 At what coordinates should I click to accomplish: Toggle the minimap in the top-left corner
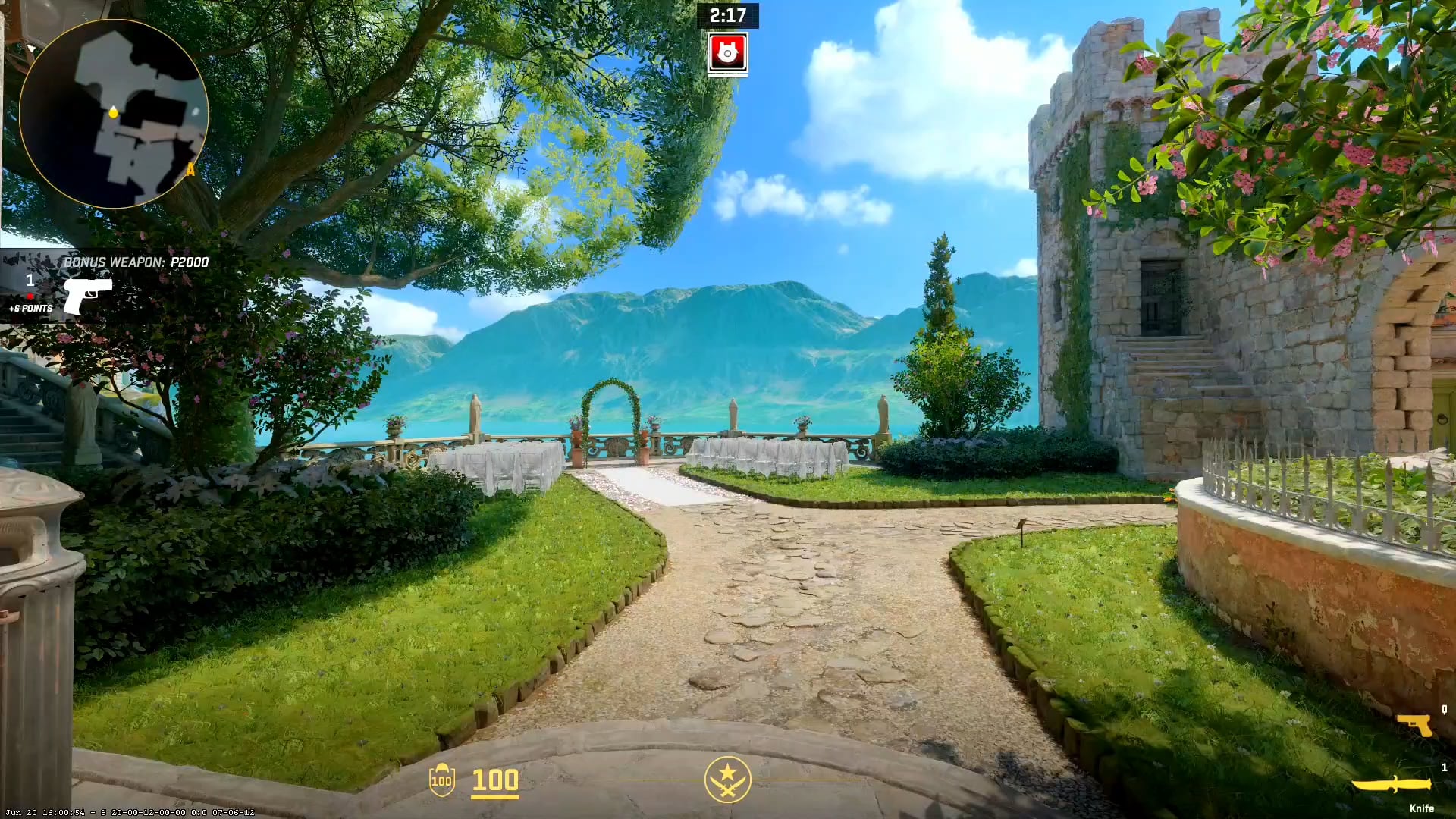(x=114, y=114)
